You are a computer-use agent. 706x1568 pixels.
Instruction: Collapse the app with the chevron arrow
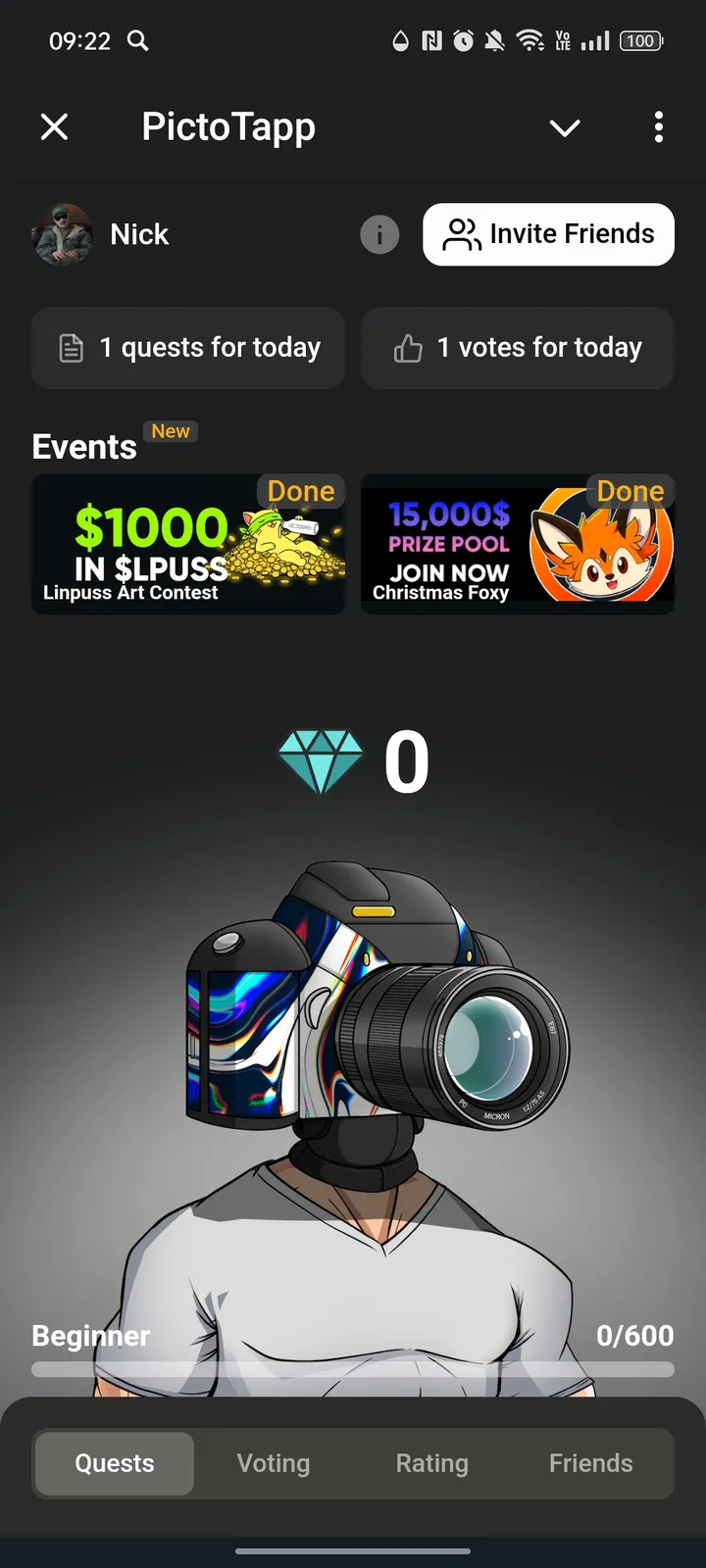pyautogui.click(x=565, y=127)
